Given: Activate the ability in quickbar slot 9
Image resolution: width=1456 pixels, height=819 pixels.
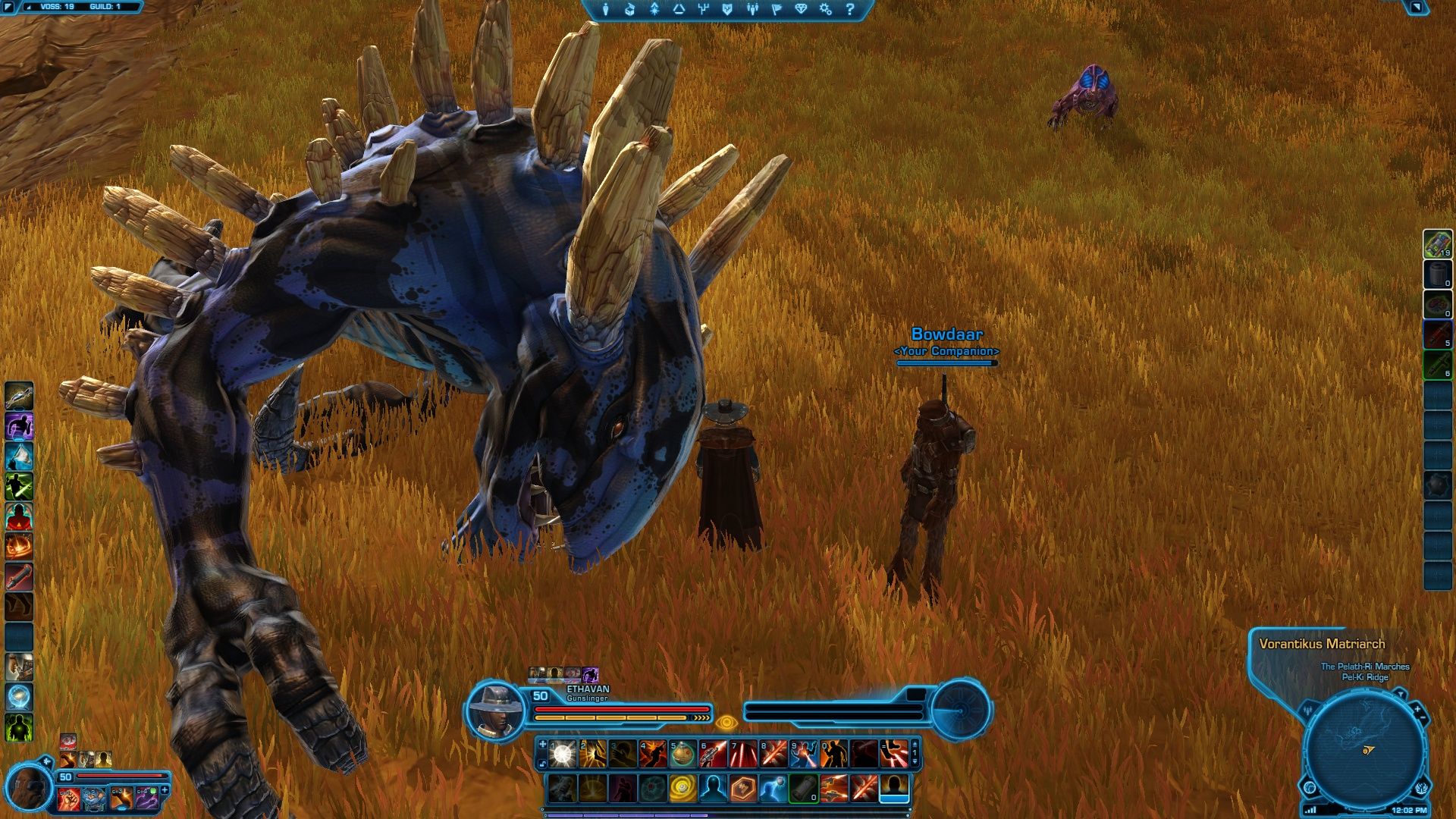Looking at the screenshot, I should tap(803, 754).
